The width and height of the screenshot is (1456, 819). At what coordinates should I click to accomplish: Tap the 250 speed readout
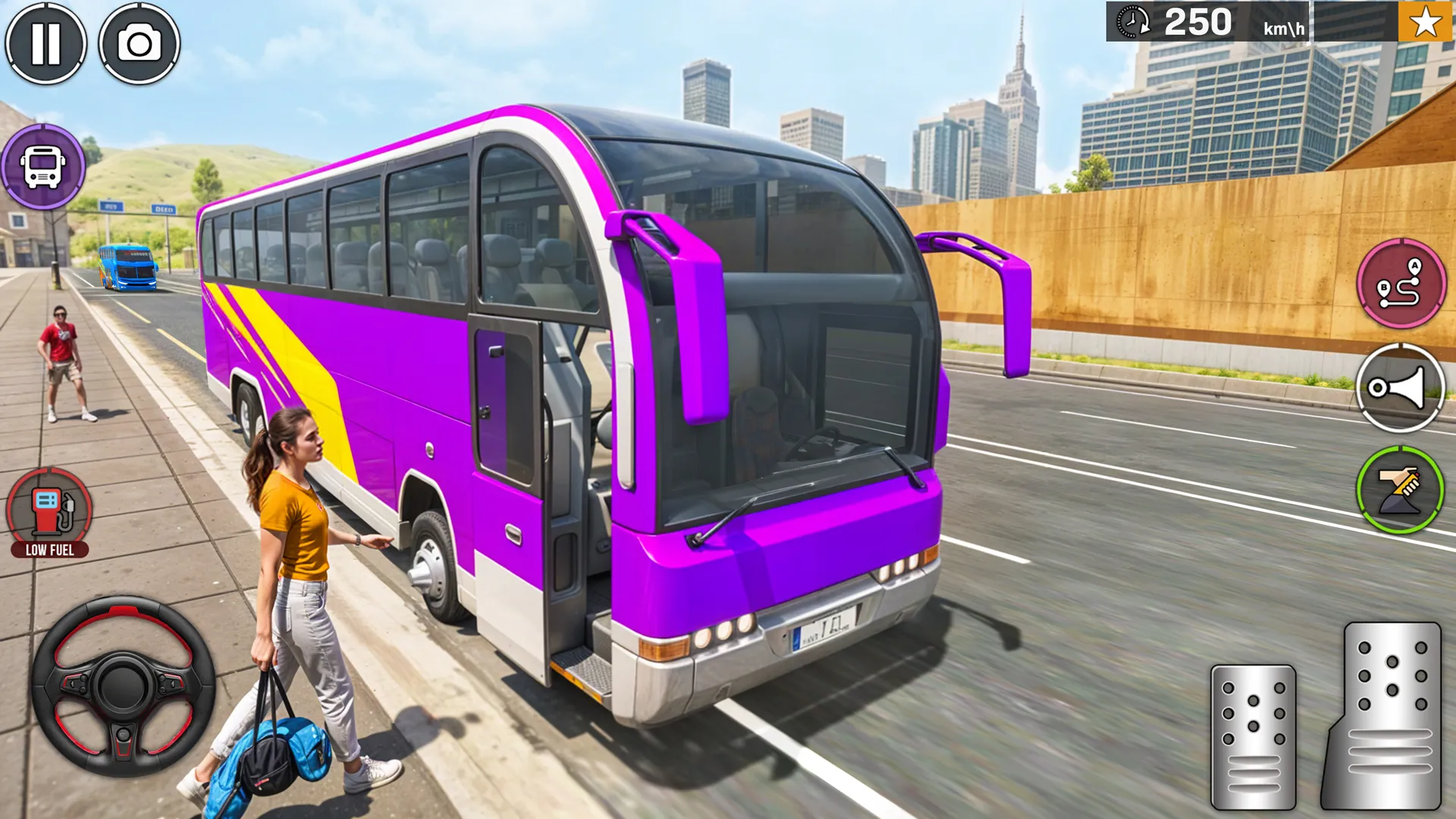[1200, 21]
